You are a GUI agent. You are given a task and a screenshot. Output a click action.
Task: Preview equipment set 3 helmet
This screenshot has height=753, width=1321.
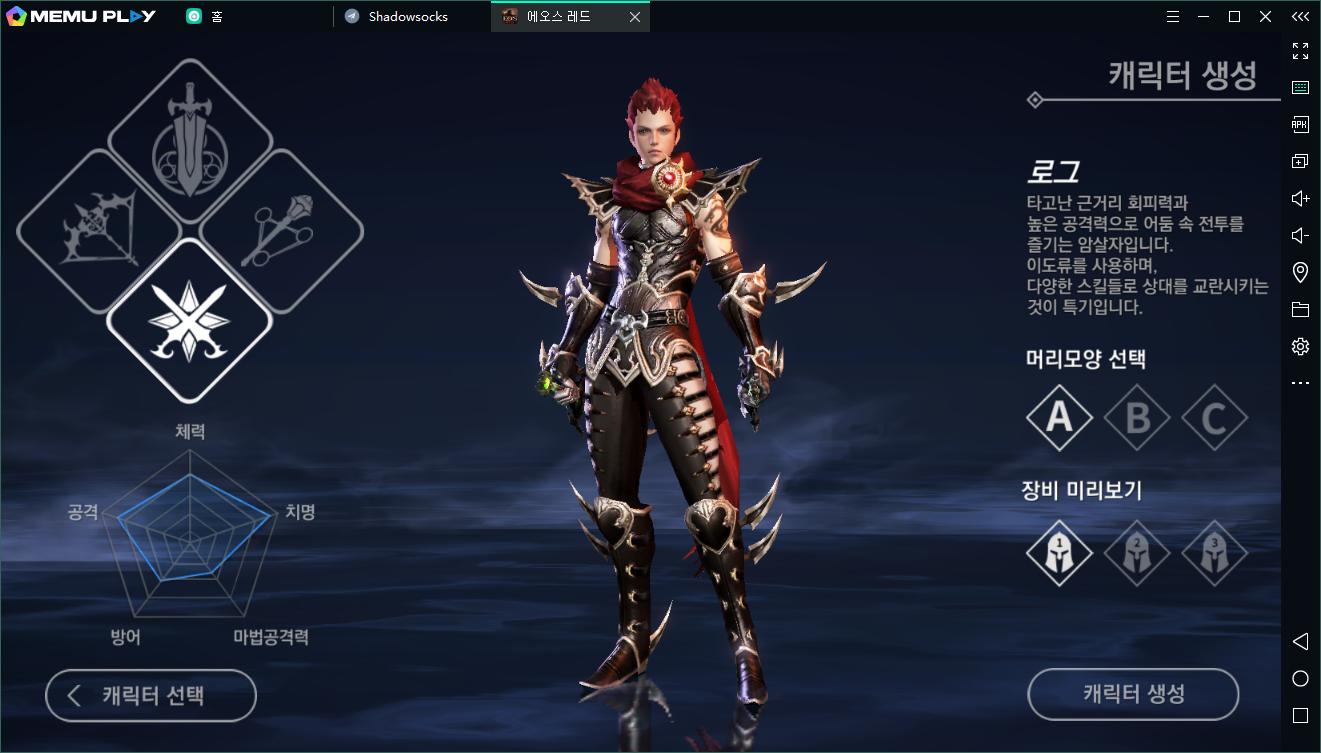pos(1214,552)
